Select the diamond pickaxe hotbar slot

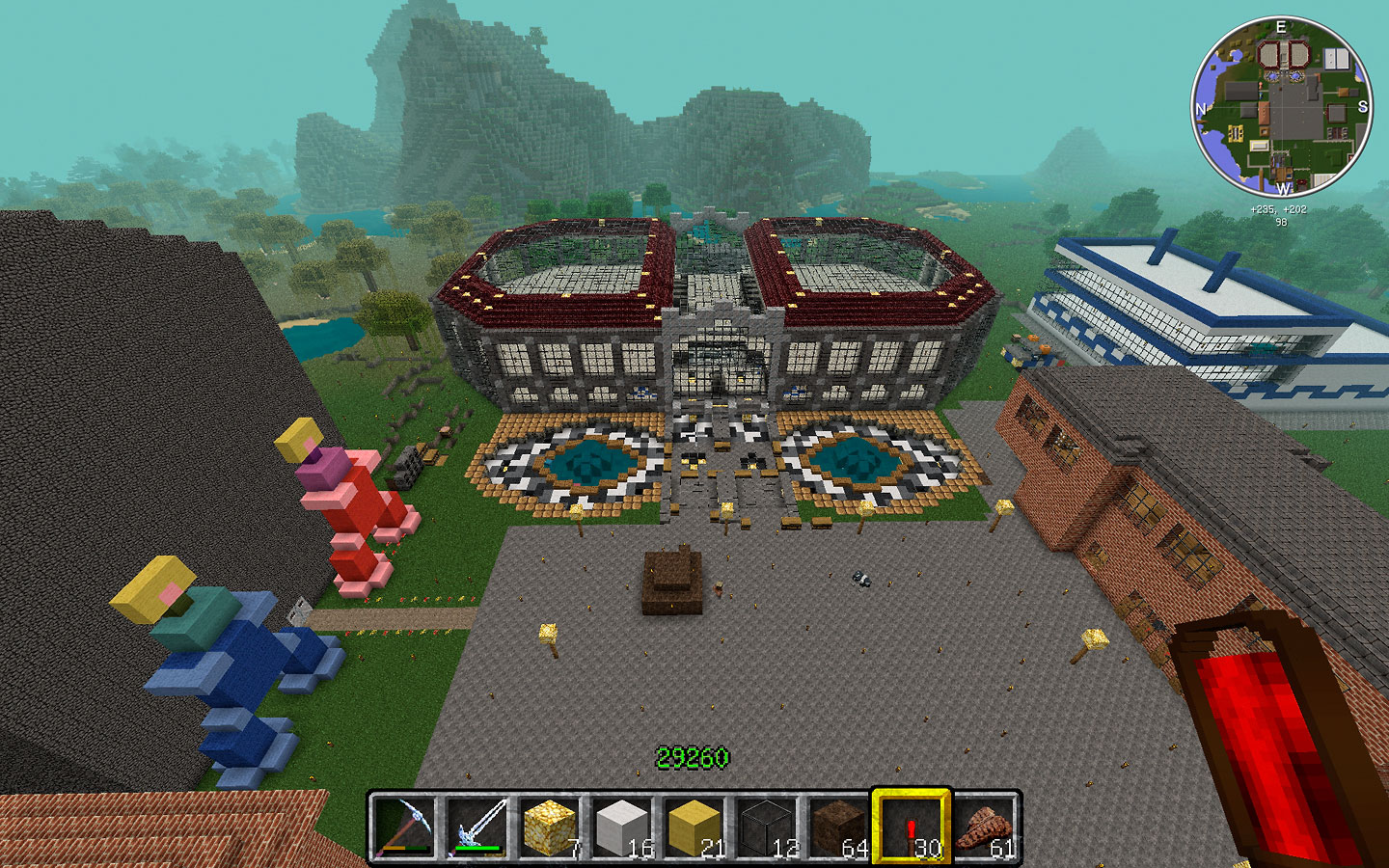click(403, 827)
